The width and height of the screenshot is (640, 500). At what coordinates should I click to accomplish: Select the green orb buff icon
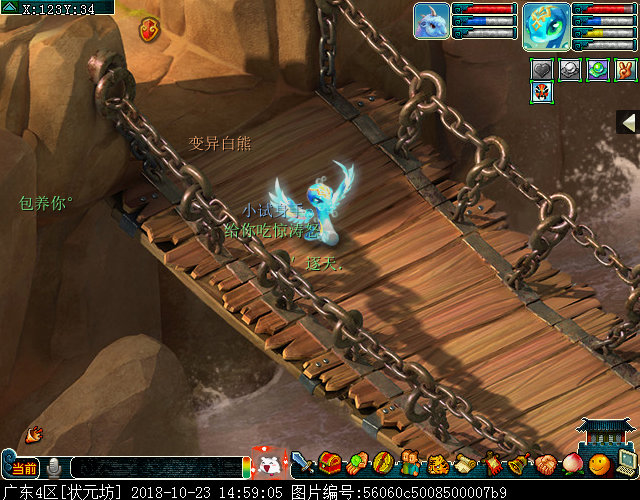pos(598,69)
